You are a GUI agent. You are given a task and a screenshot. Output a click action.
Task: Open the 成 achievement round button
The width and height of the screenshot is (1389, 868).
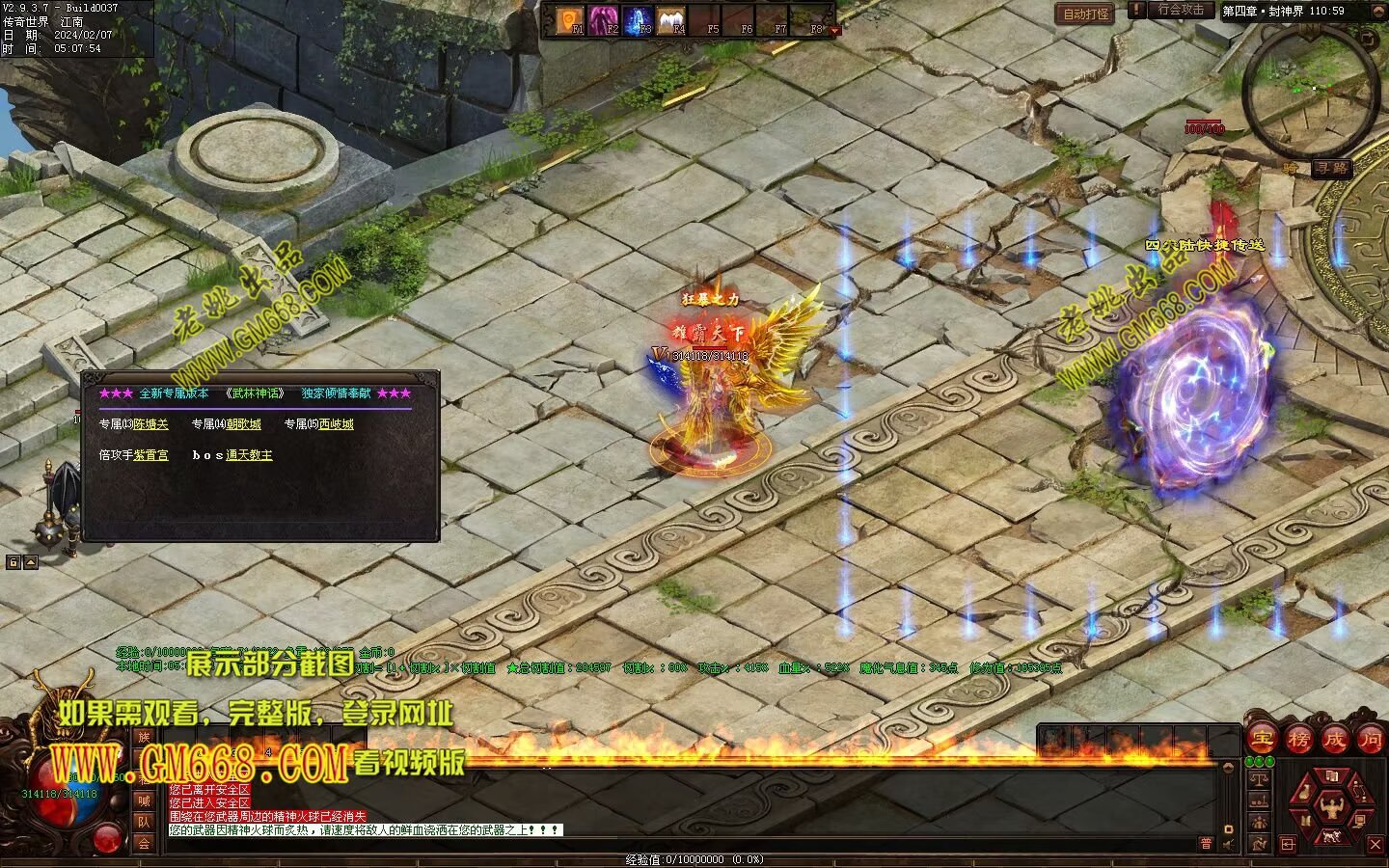[x=1335, y=739]
